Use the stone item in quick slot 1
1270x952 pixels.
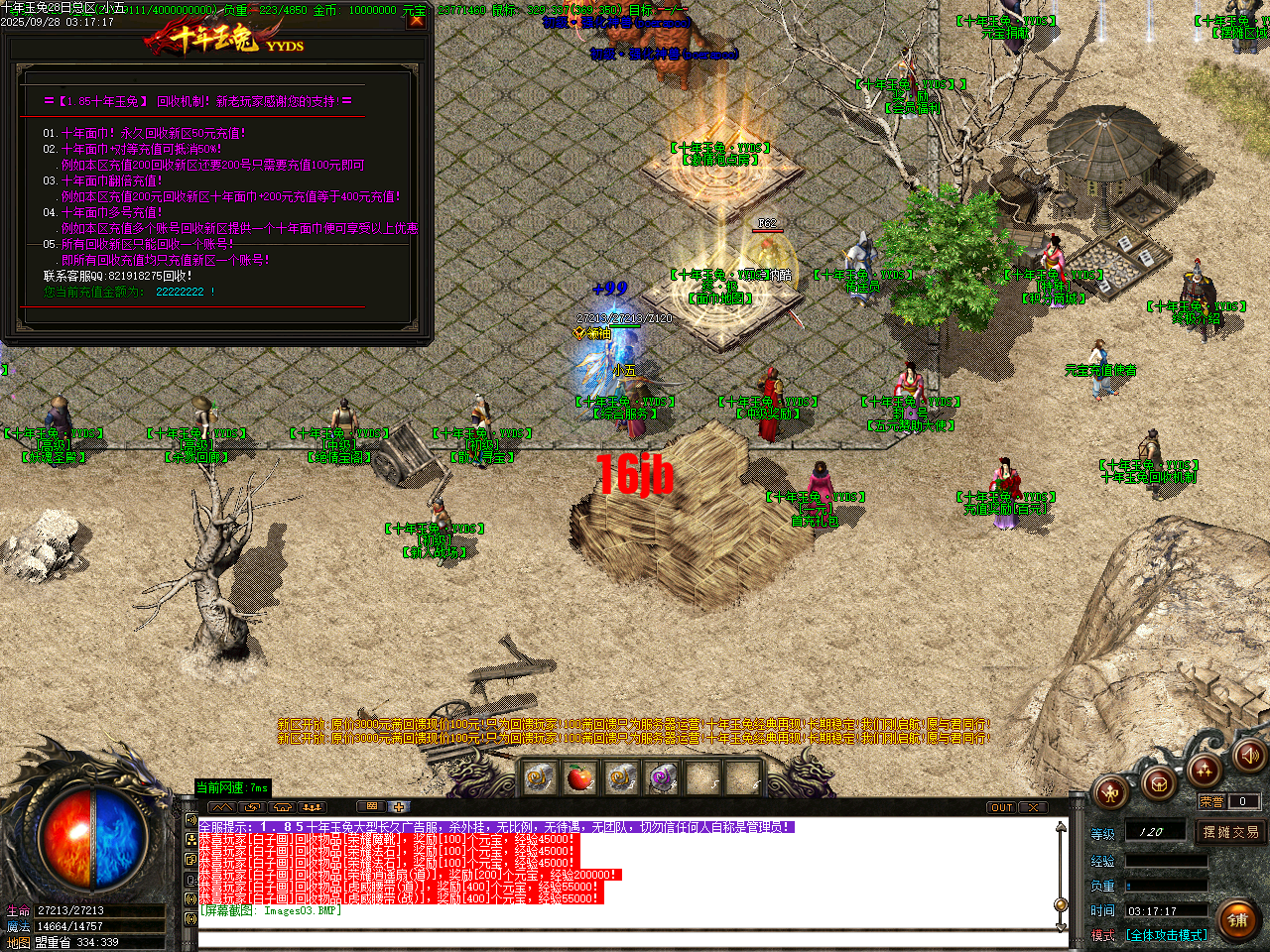(538, 776)
